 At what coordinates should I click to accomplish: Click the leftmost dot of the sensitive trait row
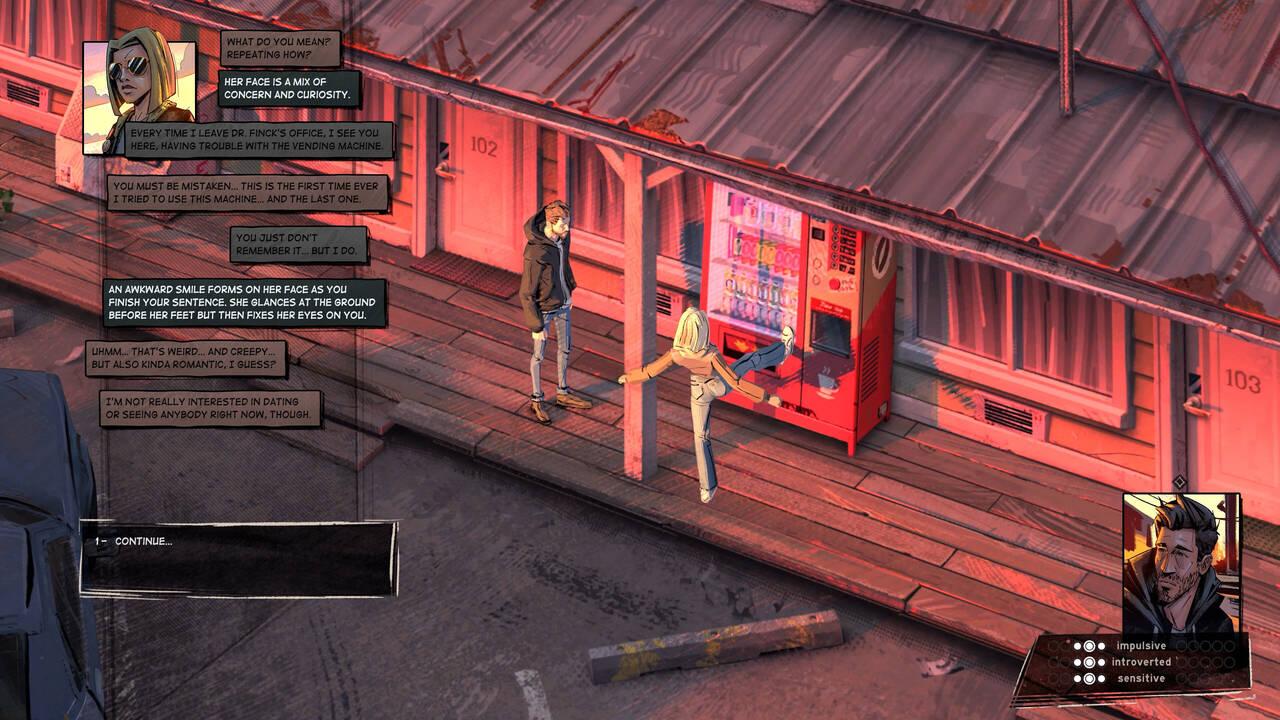pos(1077,678)
